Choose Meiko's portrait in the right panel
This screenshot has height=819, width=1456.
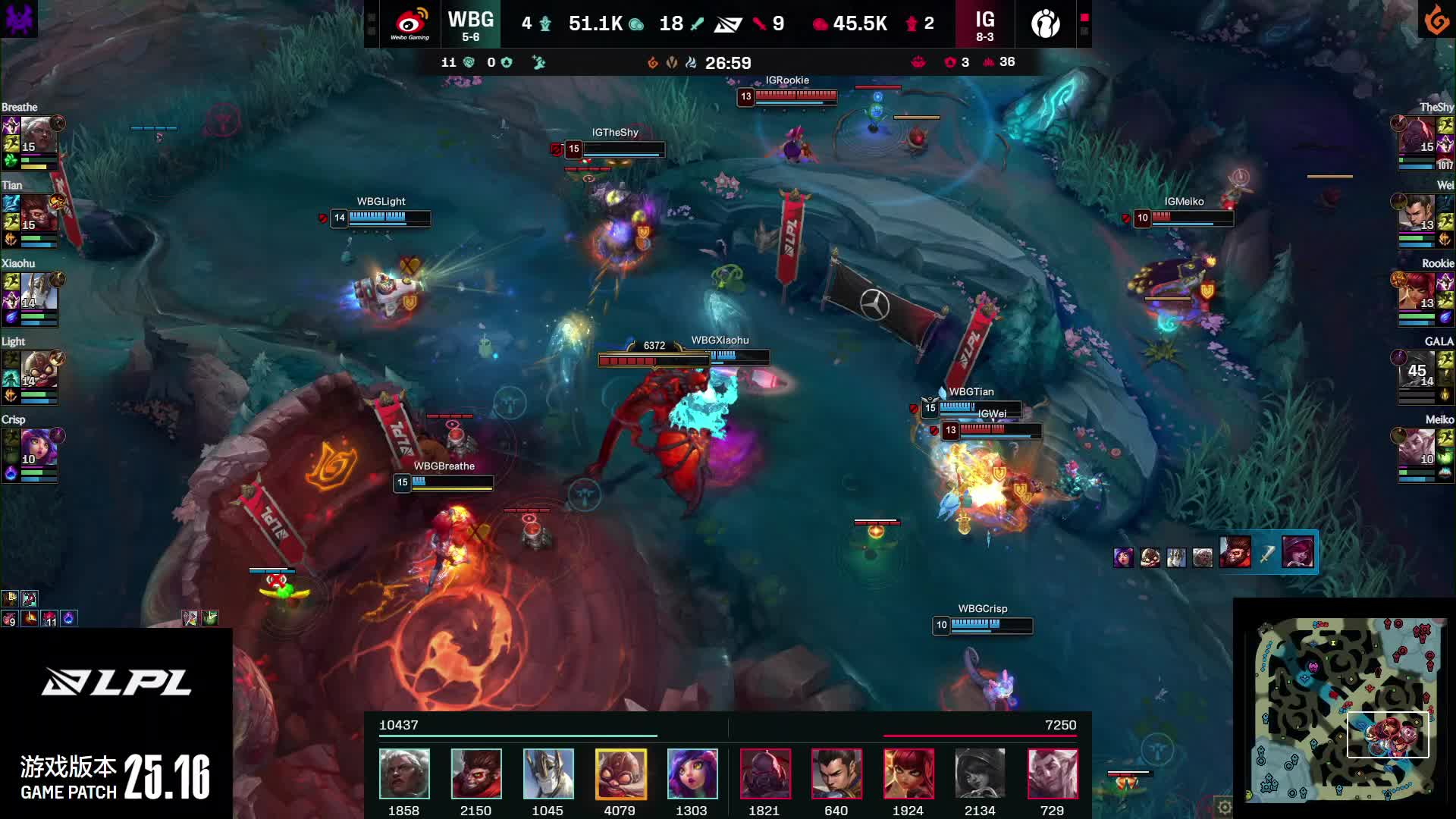click(1418, 449)
